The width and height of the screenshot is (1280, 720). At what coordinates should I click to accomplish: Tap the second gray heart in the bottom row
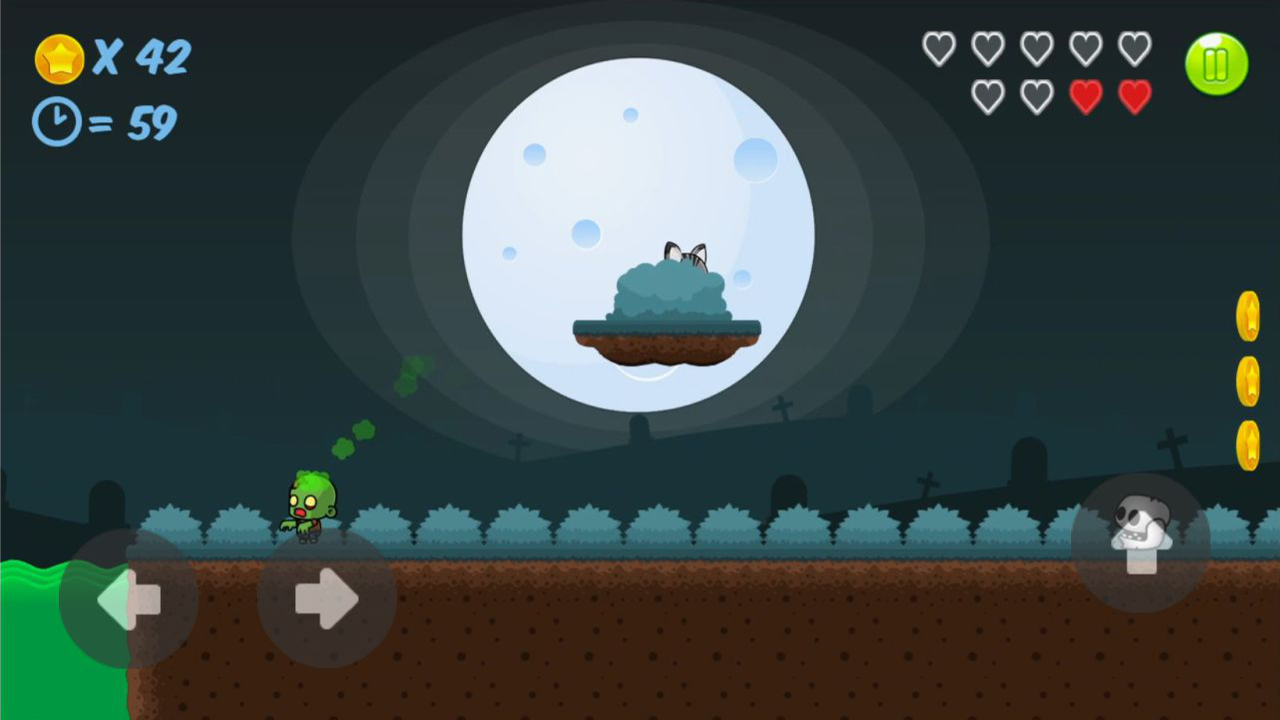pos(1037,96)
